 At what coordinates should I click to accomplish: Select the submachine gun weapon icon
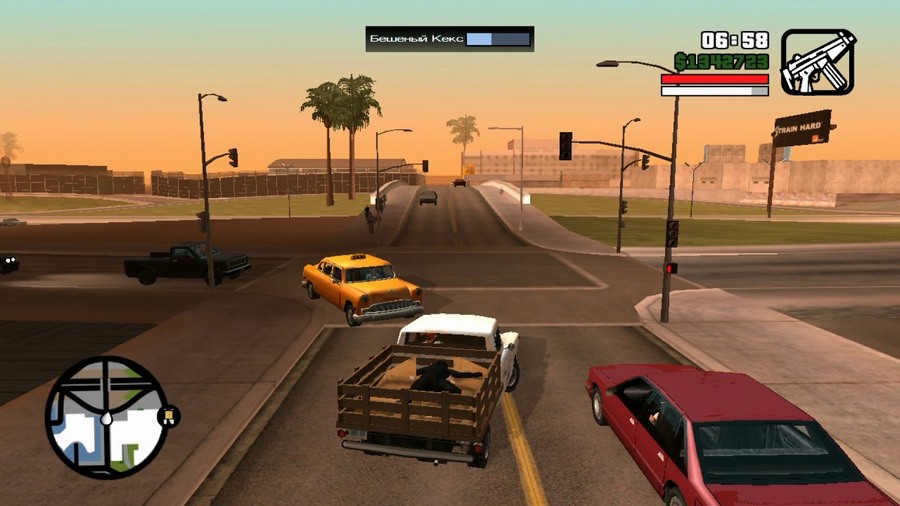tap(818, 61)
